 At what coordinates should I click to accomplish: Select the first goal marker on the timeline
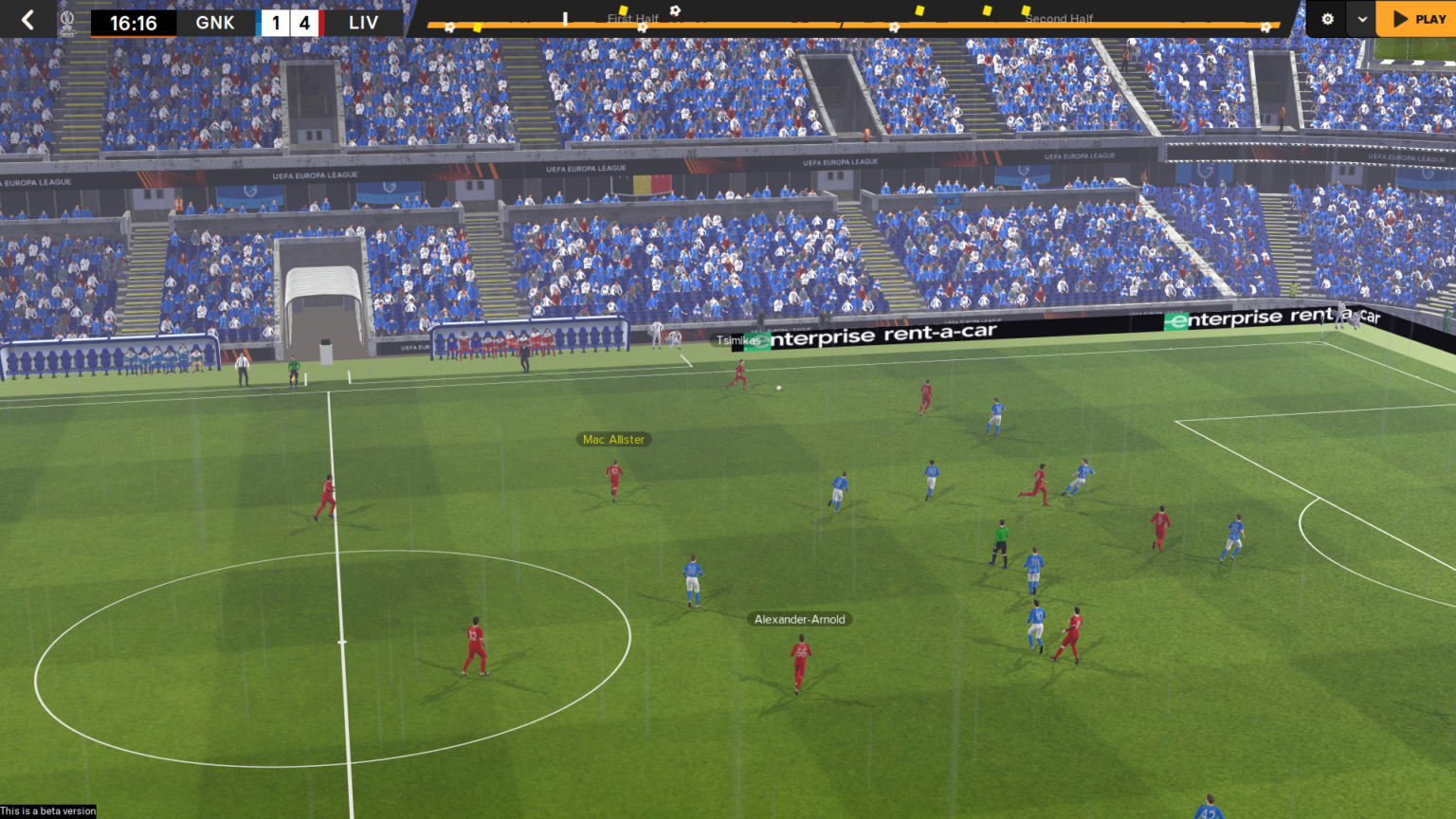click(x=450, y=26)
